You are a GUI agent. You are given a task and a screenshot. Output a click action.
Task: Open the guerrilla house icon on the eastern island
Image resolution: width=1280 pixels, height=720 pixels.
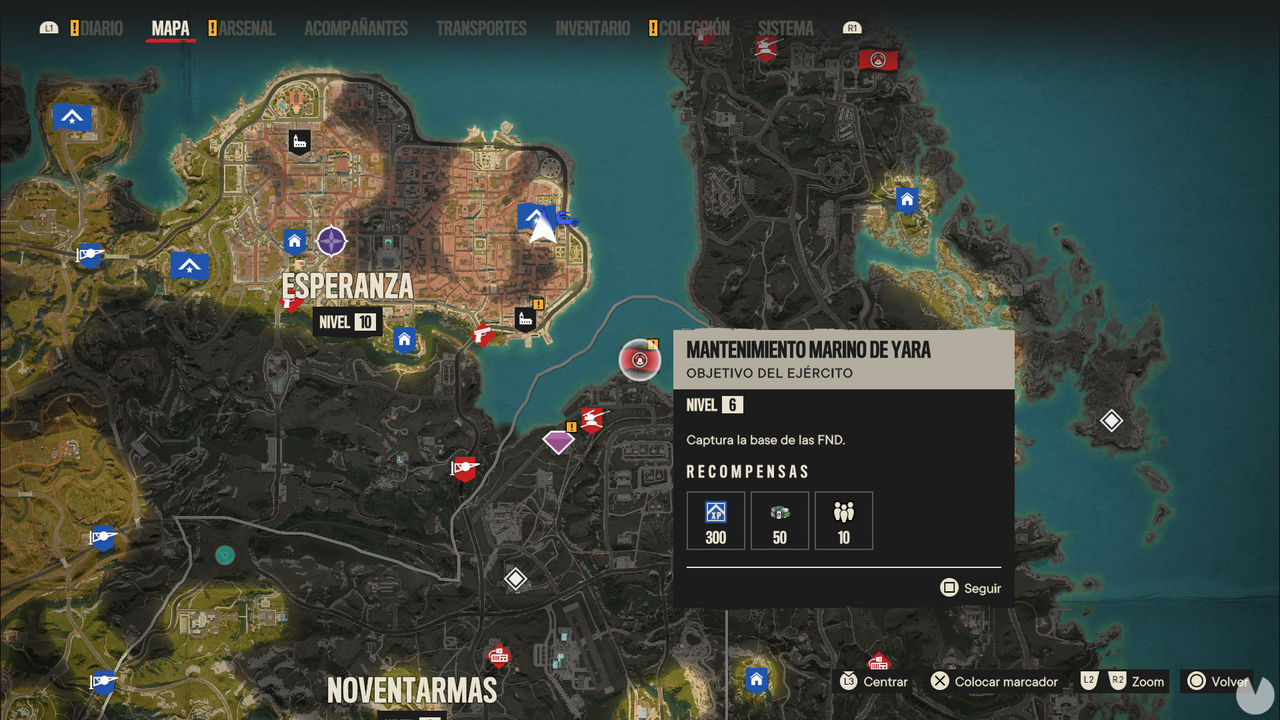click(906, 199)
